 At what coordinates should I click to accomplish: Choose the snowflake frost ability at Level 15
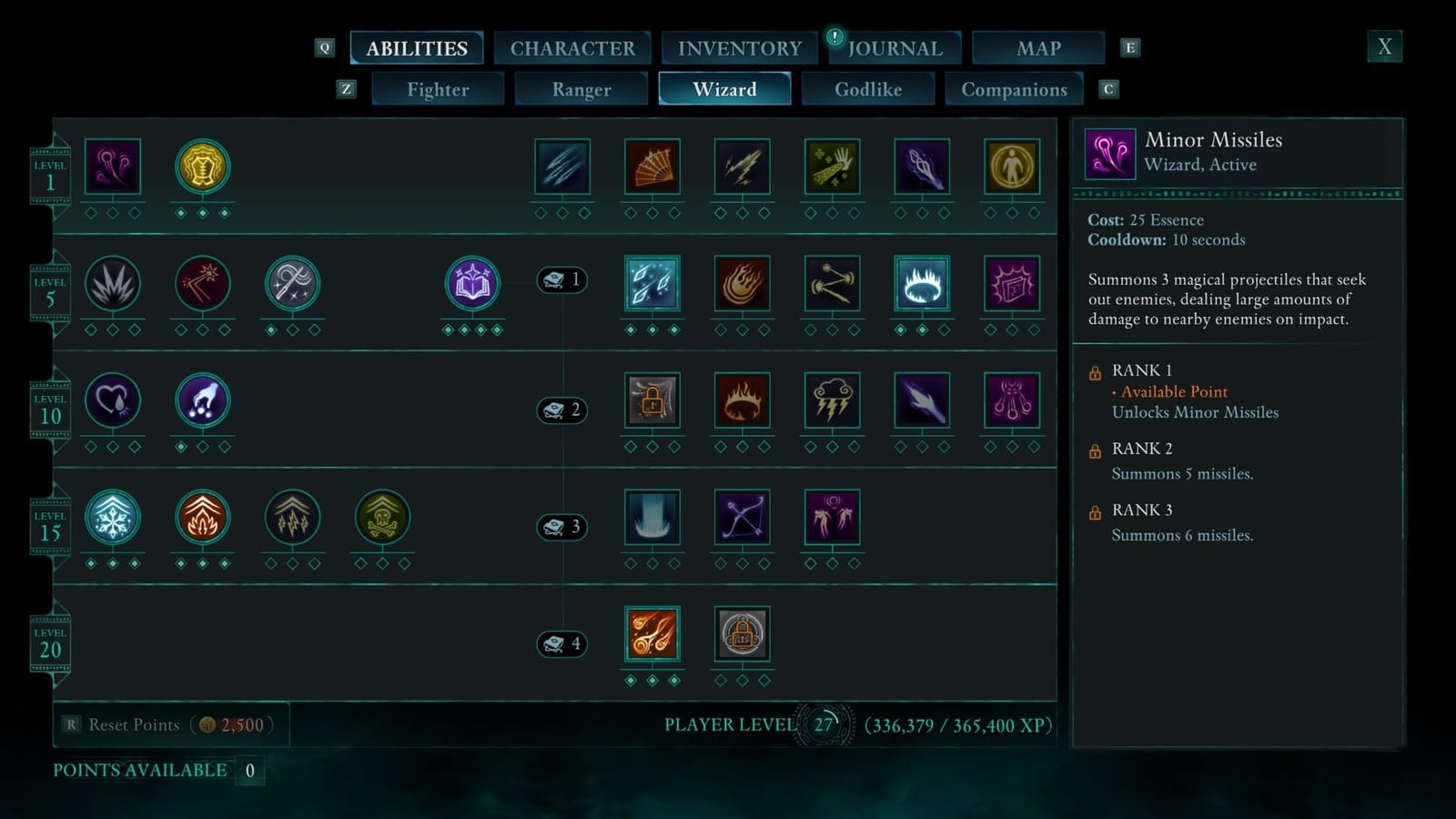coord(113,517)
